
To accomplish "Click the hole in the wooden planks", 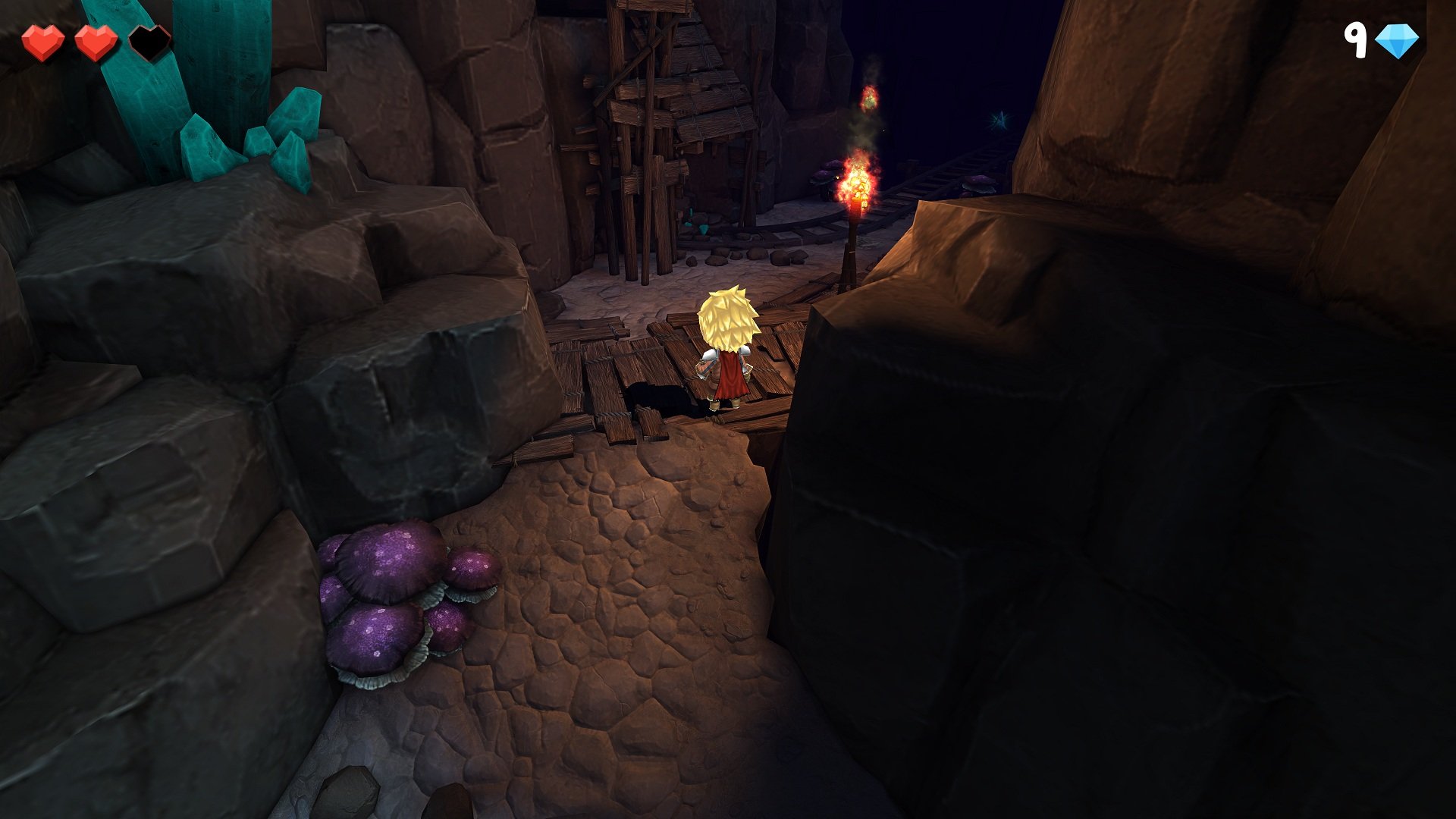I will [656, 394].
